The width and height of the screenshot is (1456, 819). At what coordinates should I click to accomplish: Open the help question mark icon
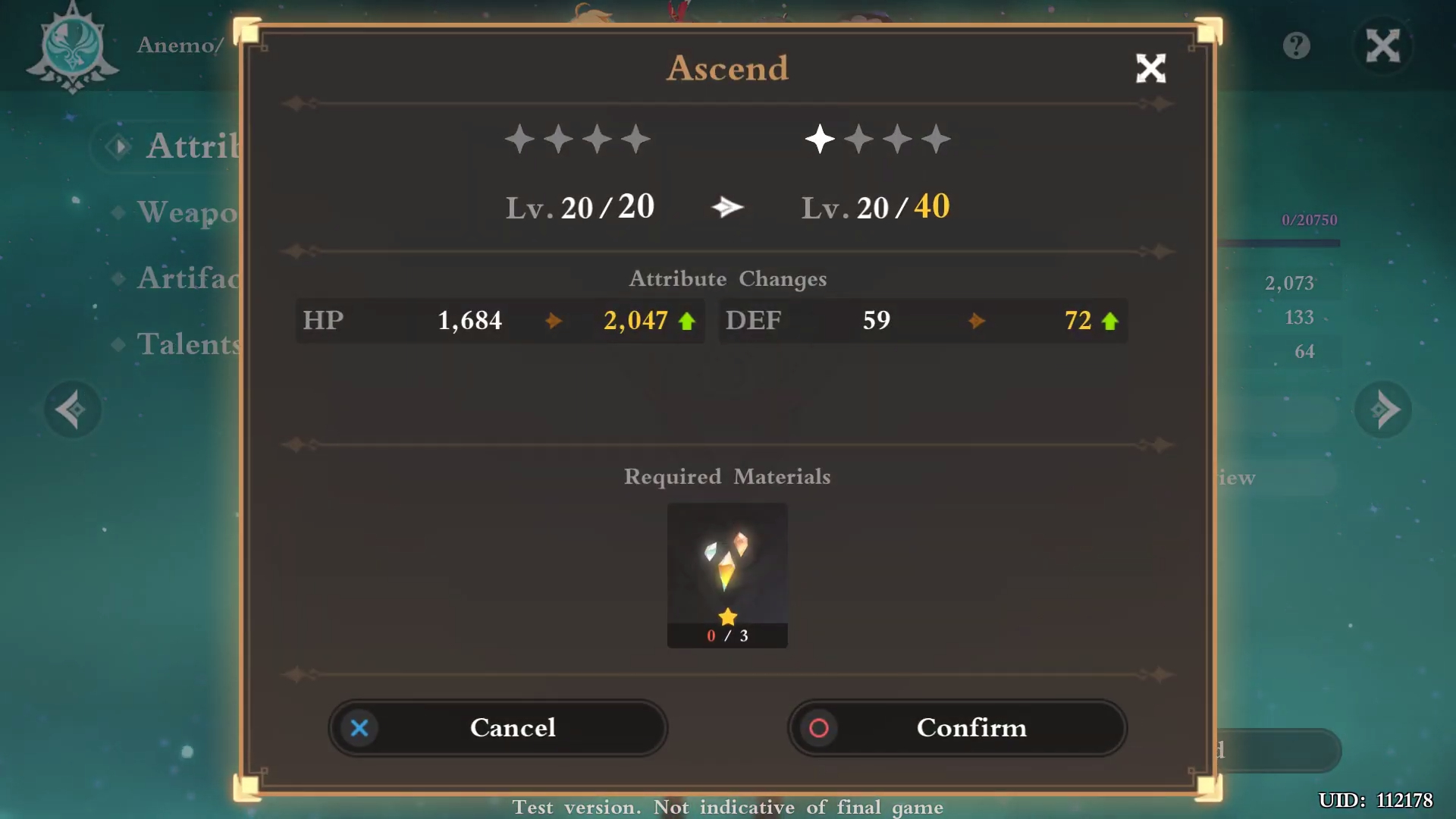[x=1296, y=45]
